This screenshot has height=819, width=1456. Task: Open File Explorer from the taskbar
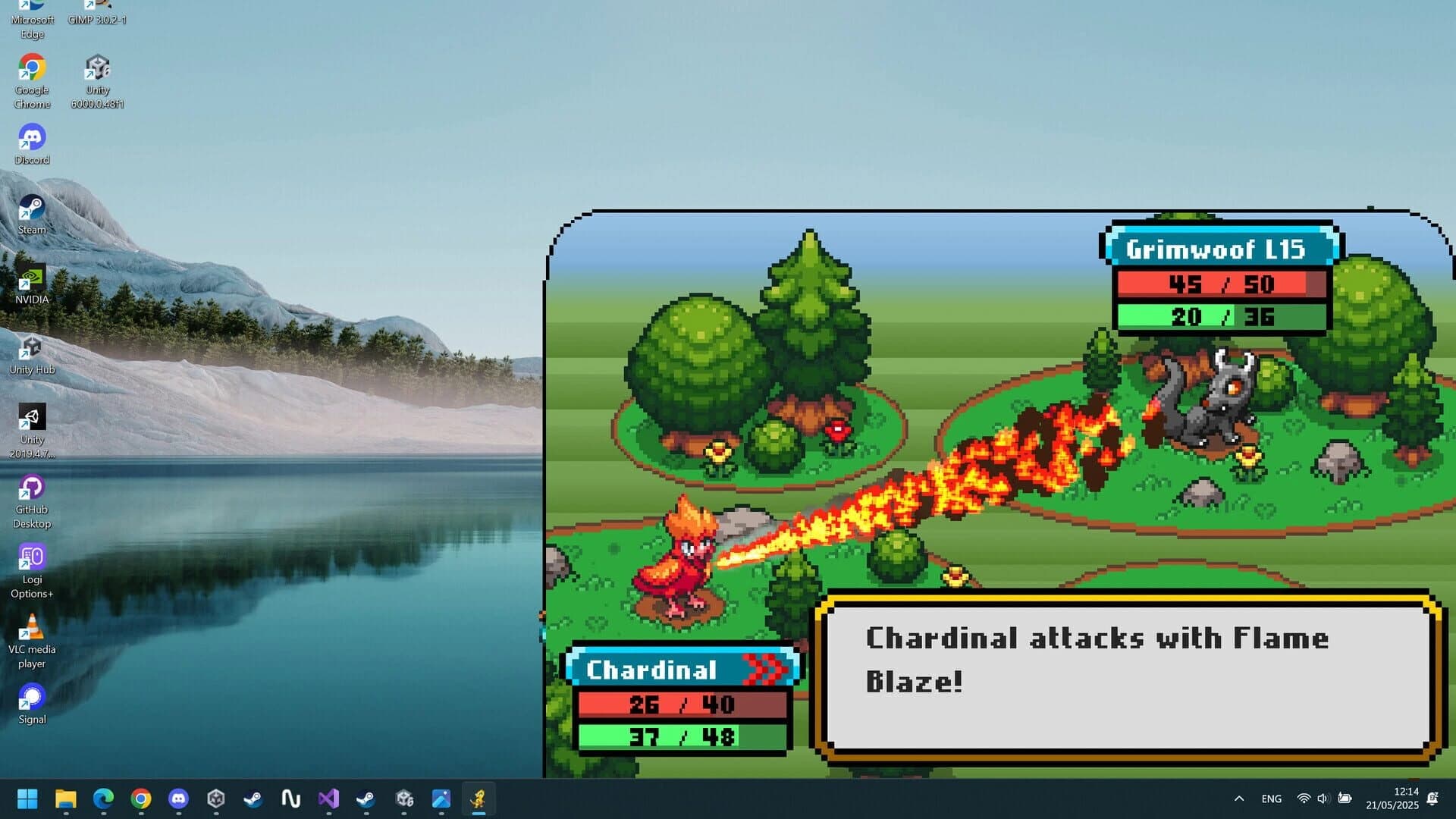click(x=66, y=799)
